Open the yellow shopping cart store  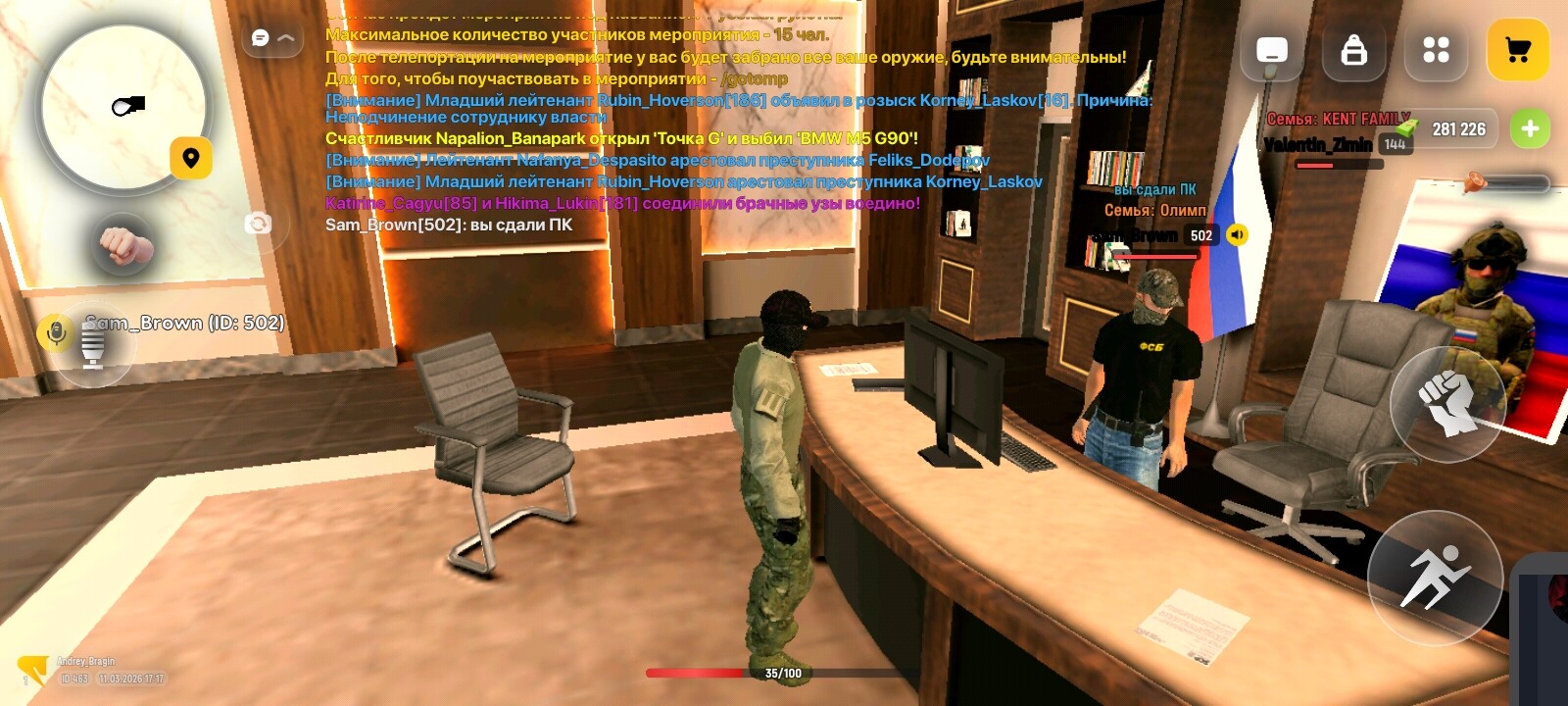(1518, 51)
